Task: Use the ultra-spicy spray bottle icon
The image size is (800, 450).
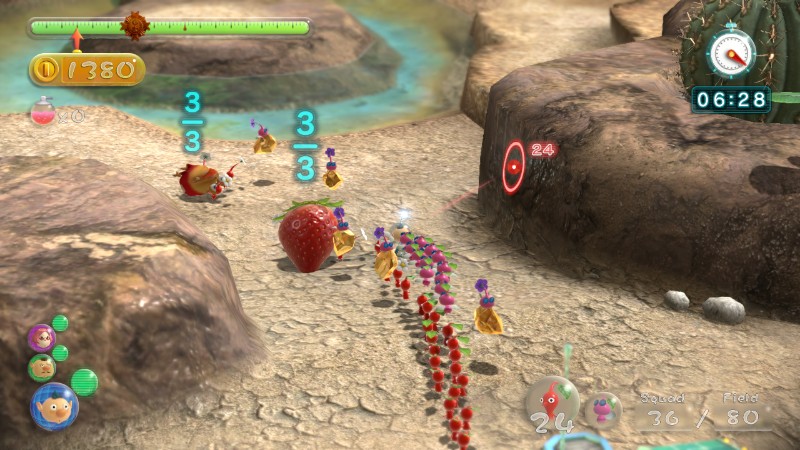Action: [x=42, y=112]
